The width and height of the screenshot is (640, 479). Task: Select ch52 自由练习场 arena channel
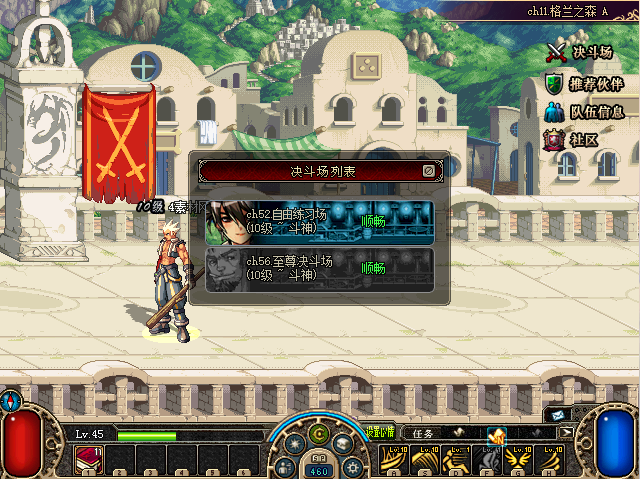tap(319, 222)
